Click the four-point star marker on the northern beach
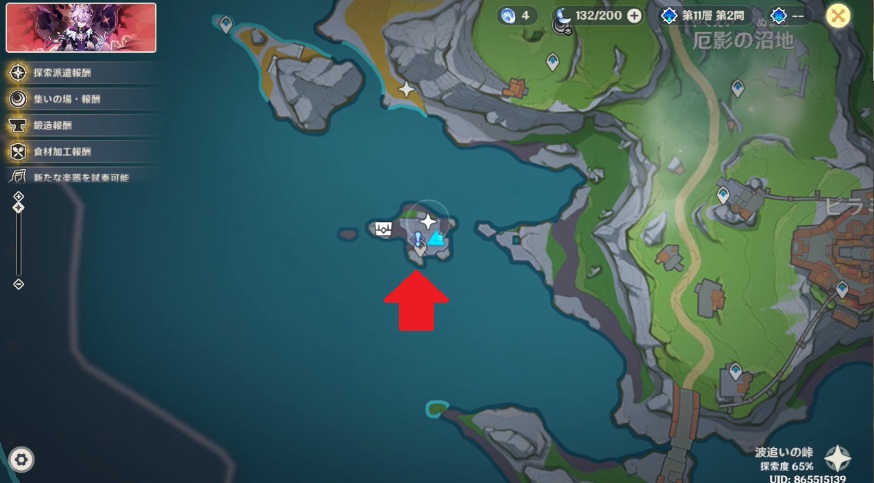Screen dimensions: 874x483 [406, 89]
